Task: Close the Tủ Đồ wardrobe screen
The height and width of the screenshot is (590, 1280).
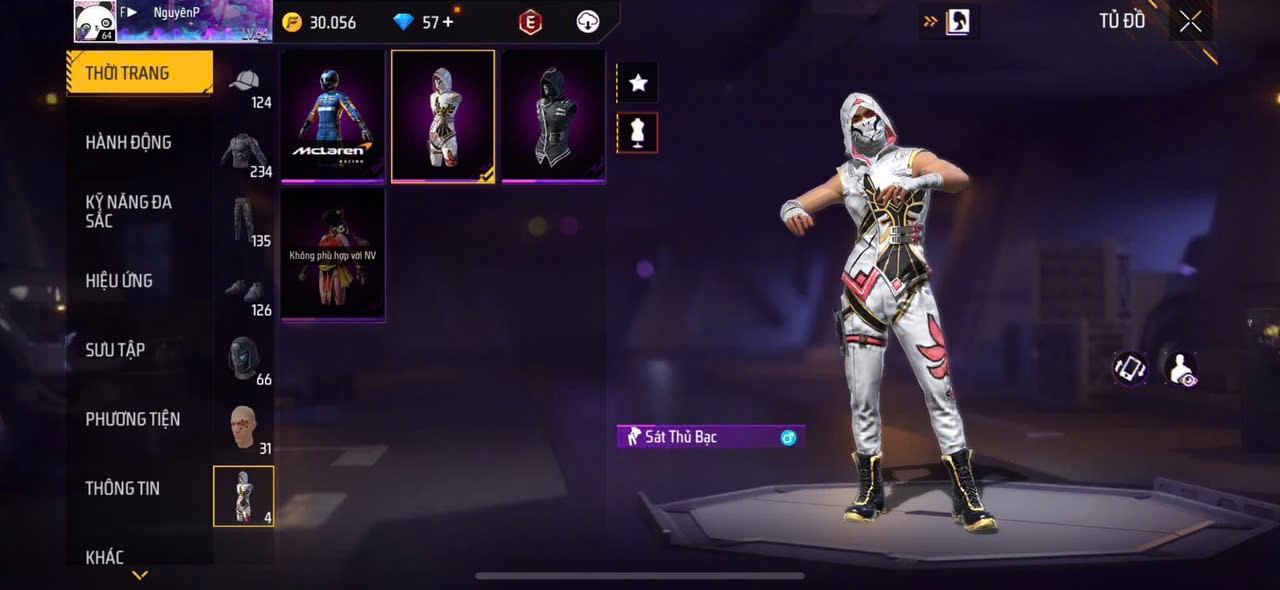Action: 1190,21
